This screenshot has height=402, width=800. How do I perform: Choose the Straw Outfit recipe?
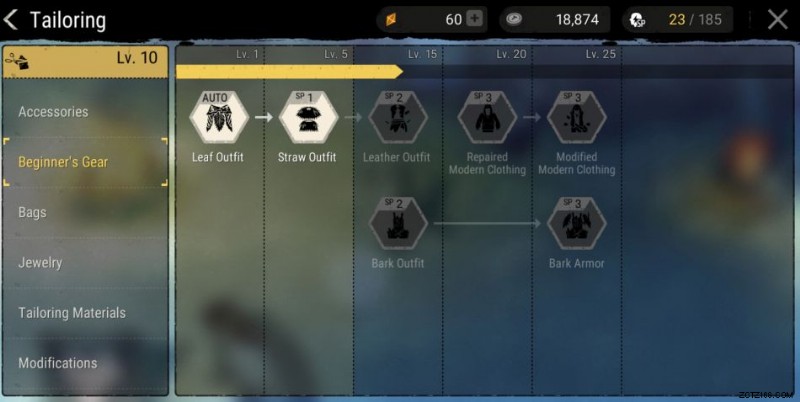click(307, 118)
